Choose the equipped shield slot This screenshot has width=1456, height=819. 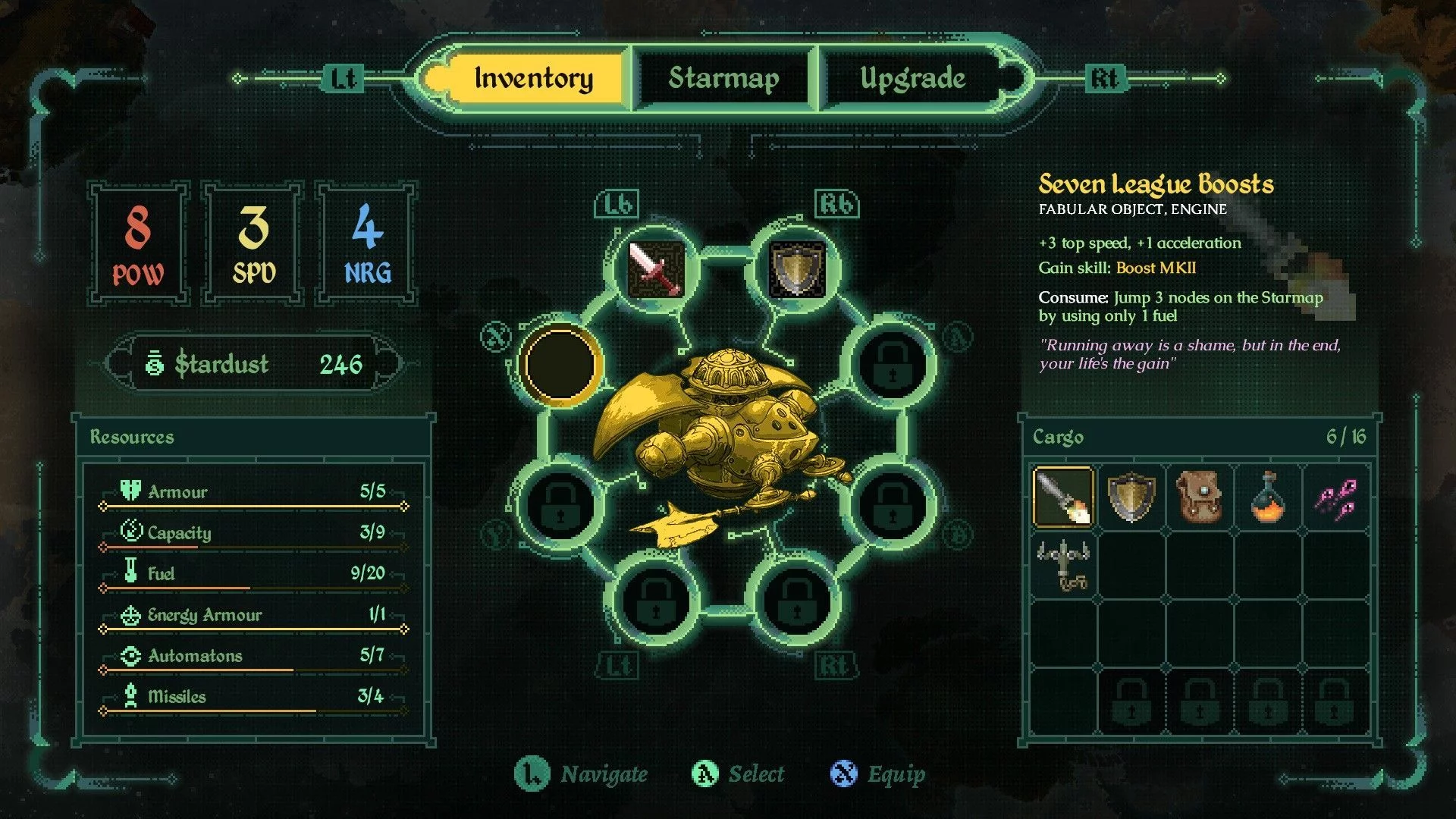coord(796,268)
